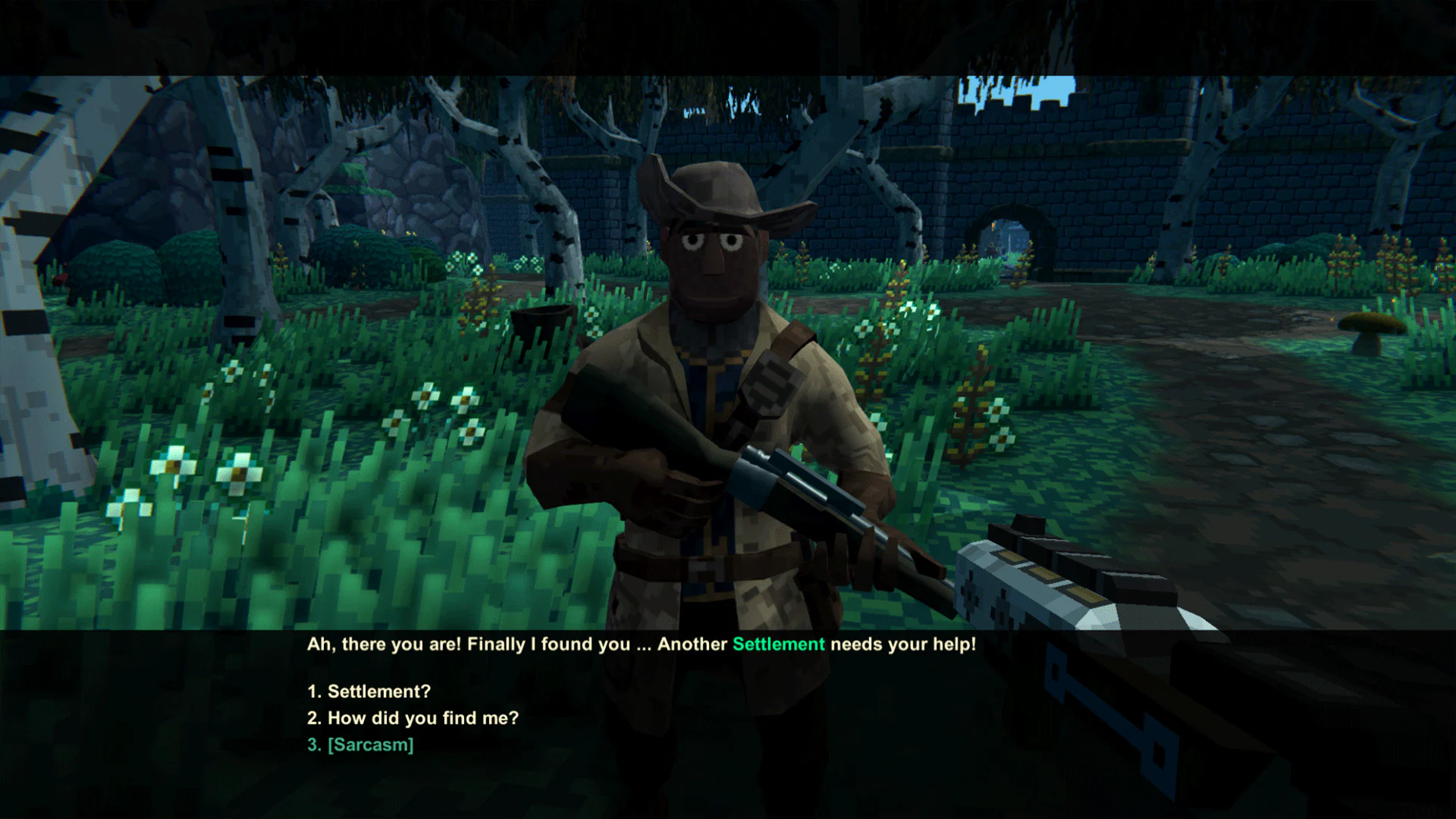This screenshot has width=1456, height=819.
Task: Click the ellipsis '...' in the NPC's dialogue line
Action: 641,645
